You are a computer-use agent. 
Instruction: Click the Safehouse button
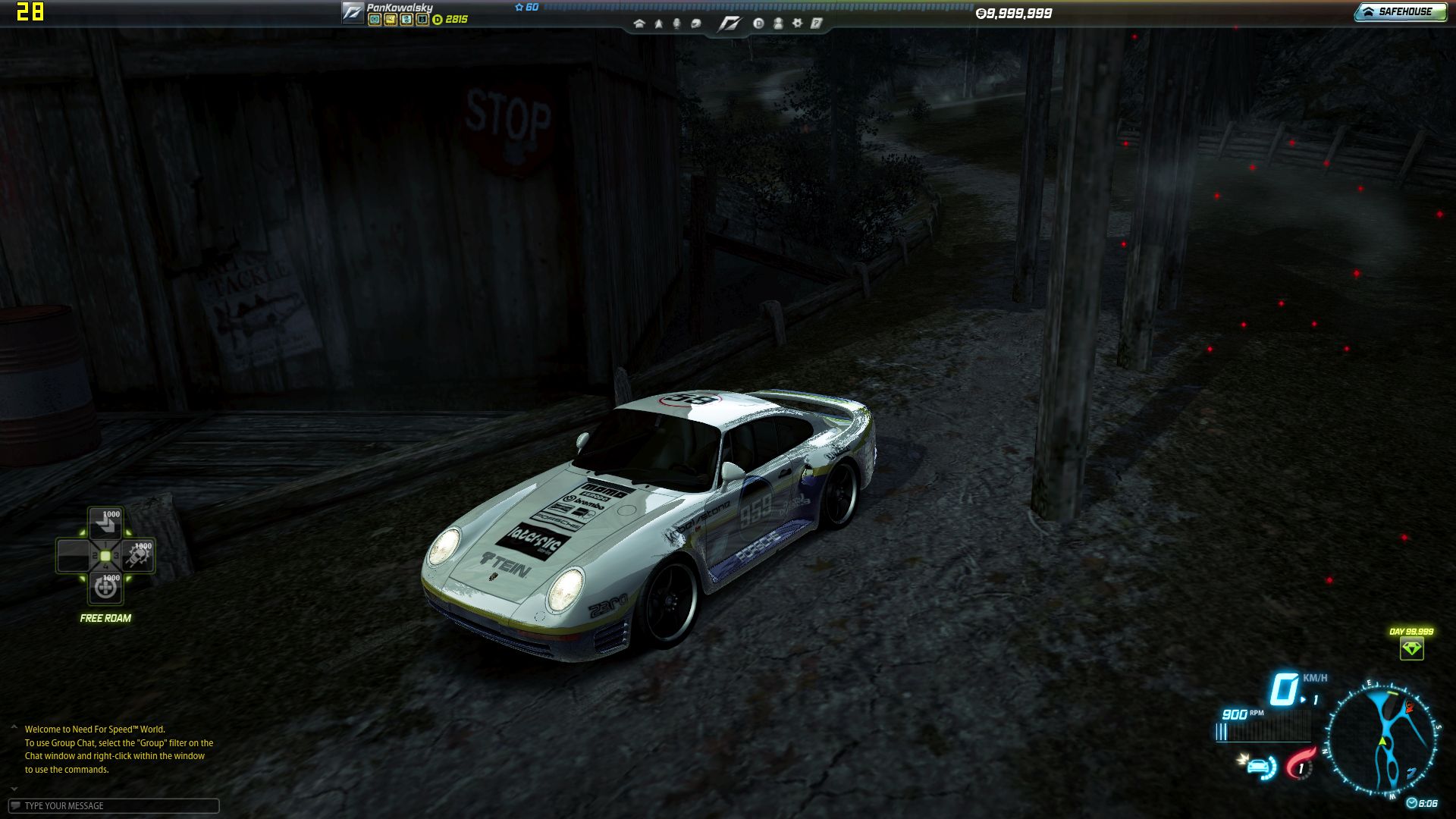(1400, 11)
